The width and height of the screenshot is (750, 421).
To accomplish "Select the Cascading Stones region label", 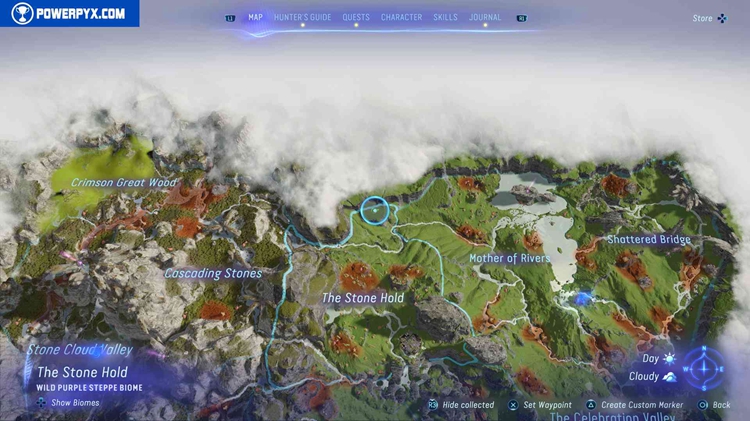I will coord(213,273).
